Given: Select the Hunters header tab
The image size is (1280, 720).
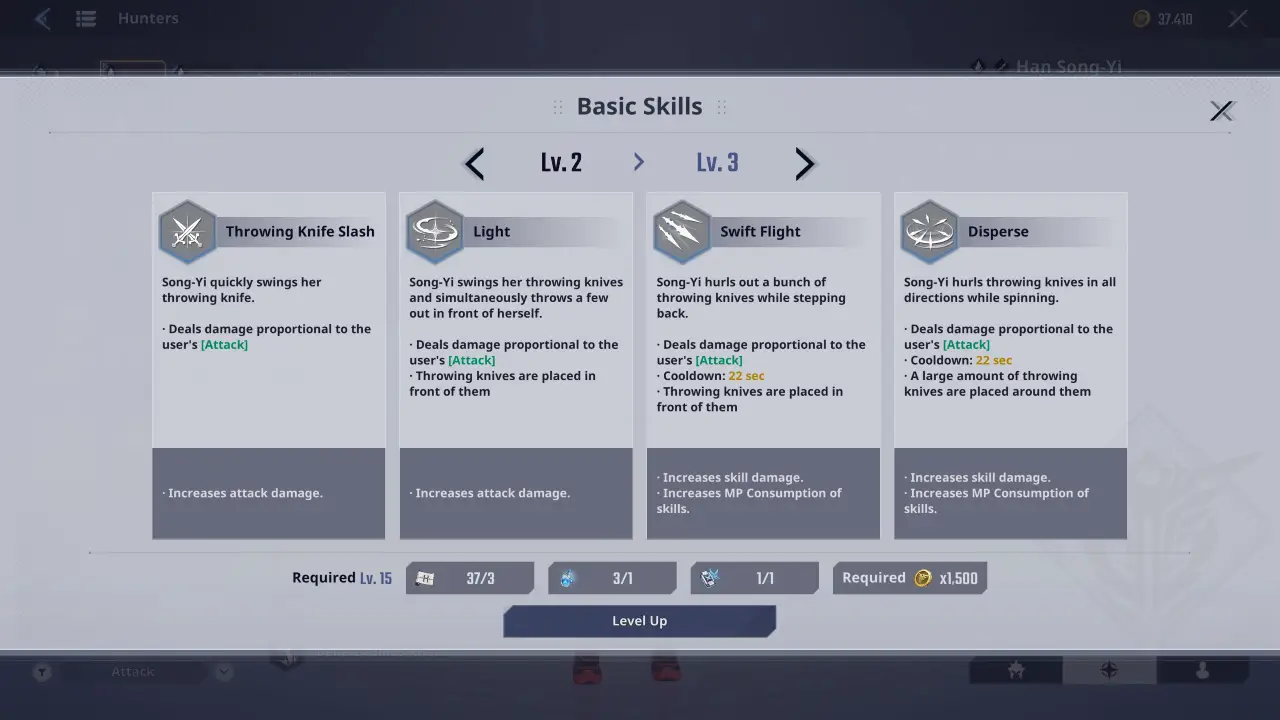Looking at the screenshot, I should [x=148, y=18].
